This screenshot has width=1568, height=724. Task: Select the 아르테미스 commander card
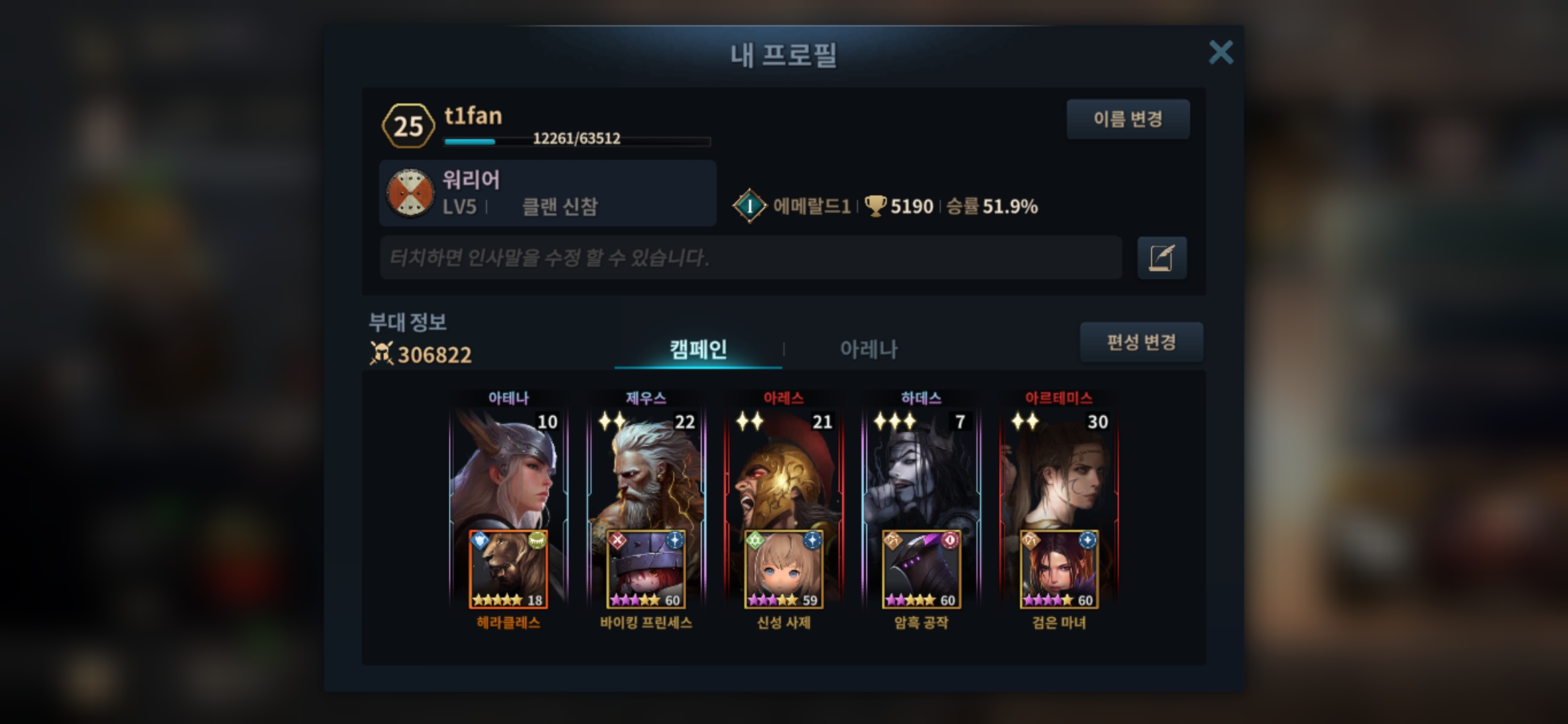pyautogui.click(x=1059, y=469)
